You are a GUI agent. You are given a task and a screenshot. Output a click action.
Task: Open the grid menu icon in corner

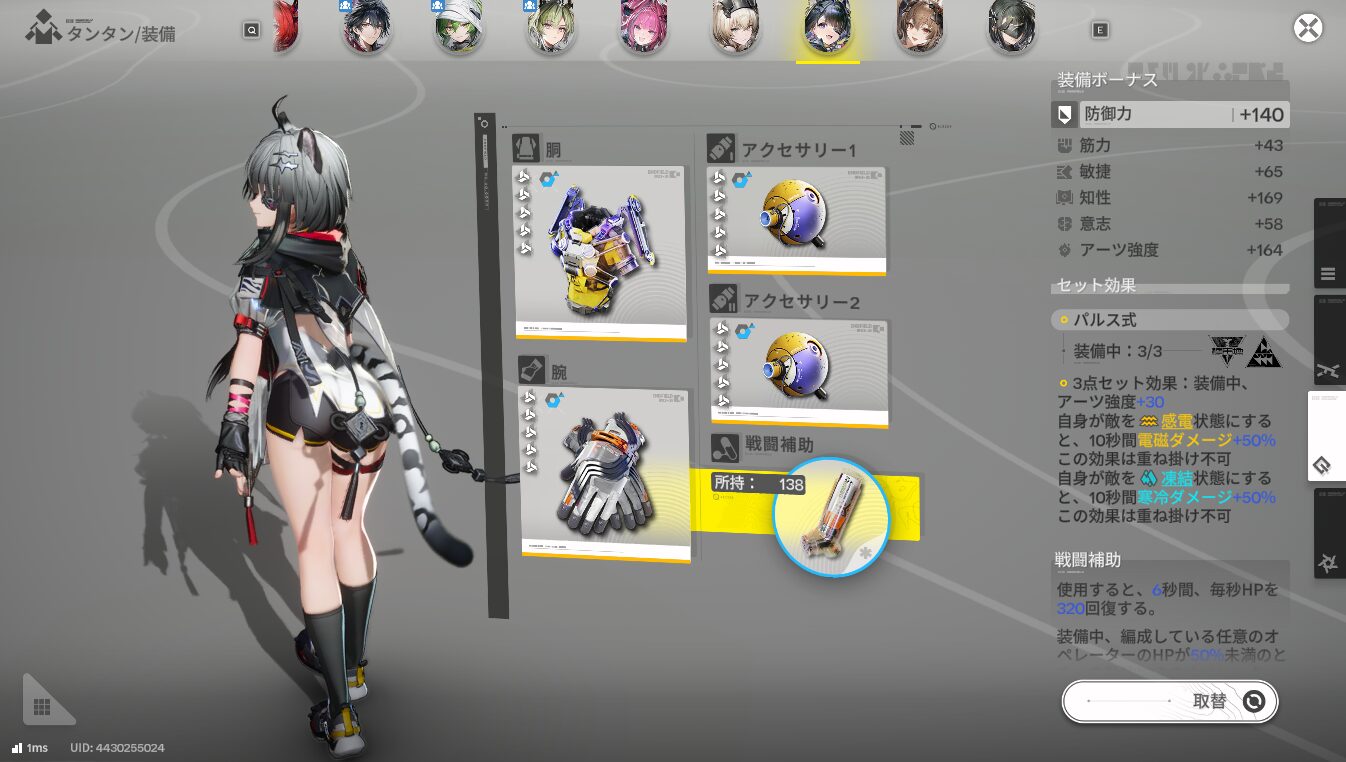pos(42,707)
